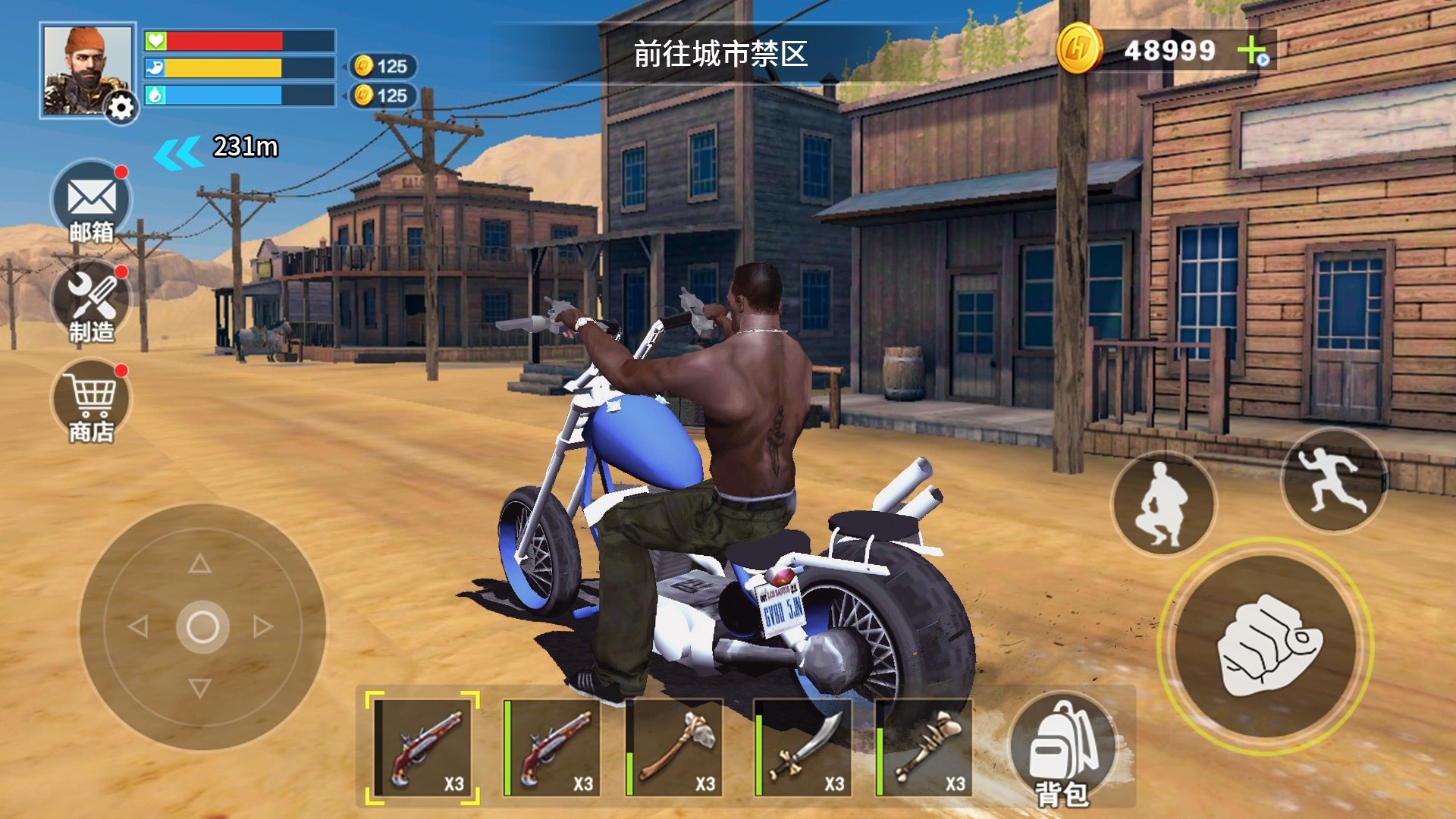Select the objective banner 前往城市禁区
The width and height of the screenshot is (1456, 819).
720,54
